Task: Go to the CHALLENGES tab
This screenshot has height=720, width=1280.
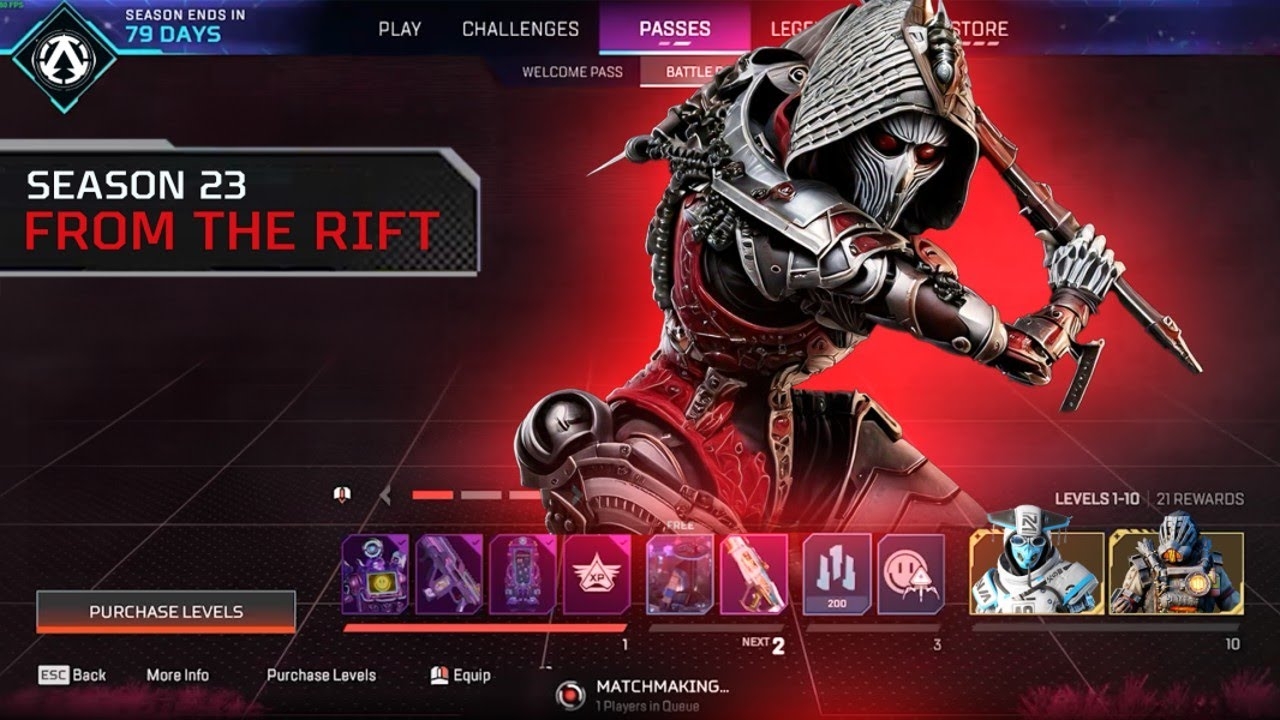Action: [x=518, y=29]
